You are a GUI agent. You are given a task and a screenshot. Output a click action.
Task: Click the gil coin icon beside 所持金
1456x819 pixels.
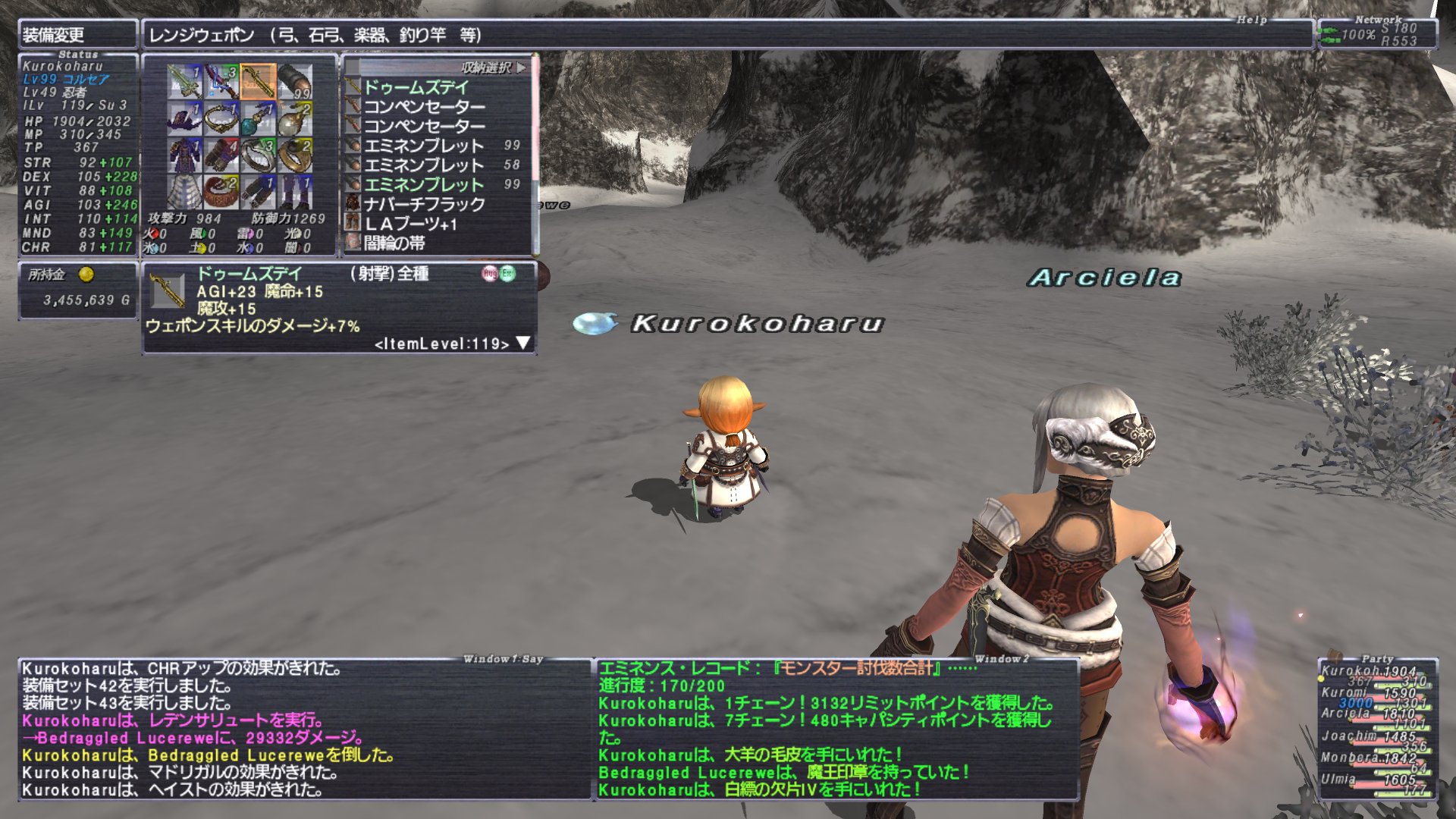87,275
